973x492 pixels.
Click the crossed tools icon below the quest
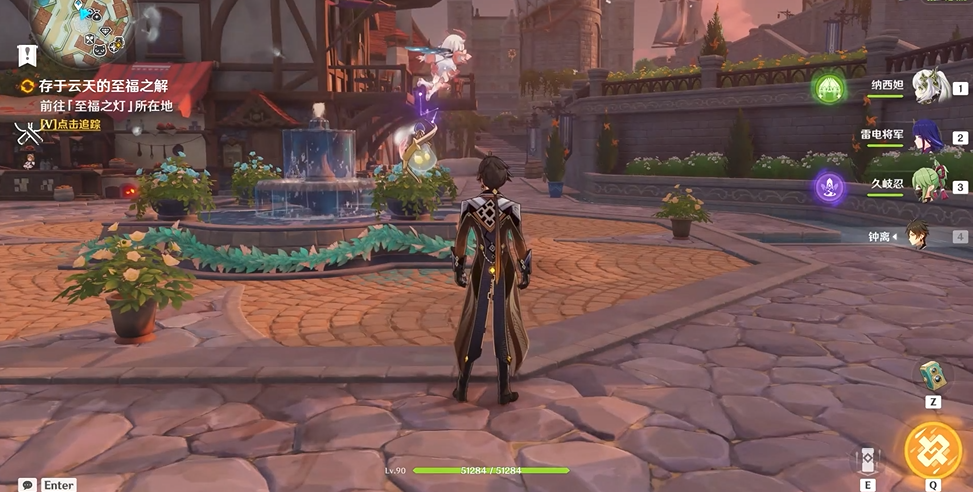pyautogui.click(x=25, y=130)
